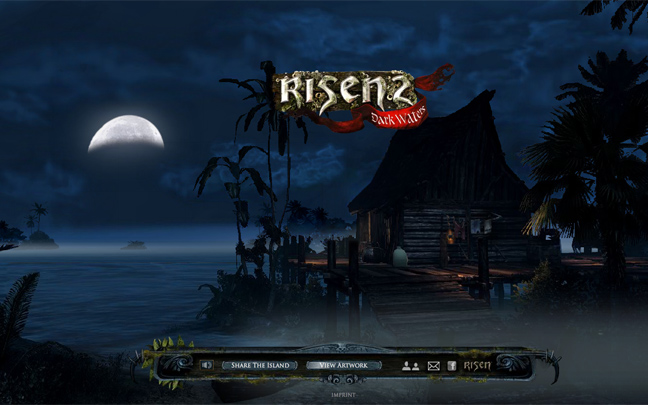Screen dimensions: 648x405
Task: Open the two-person friends icon
Action: coord(410,366)
